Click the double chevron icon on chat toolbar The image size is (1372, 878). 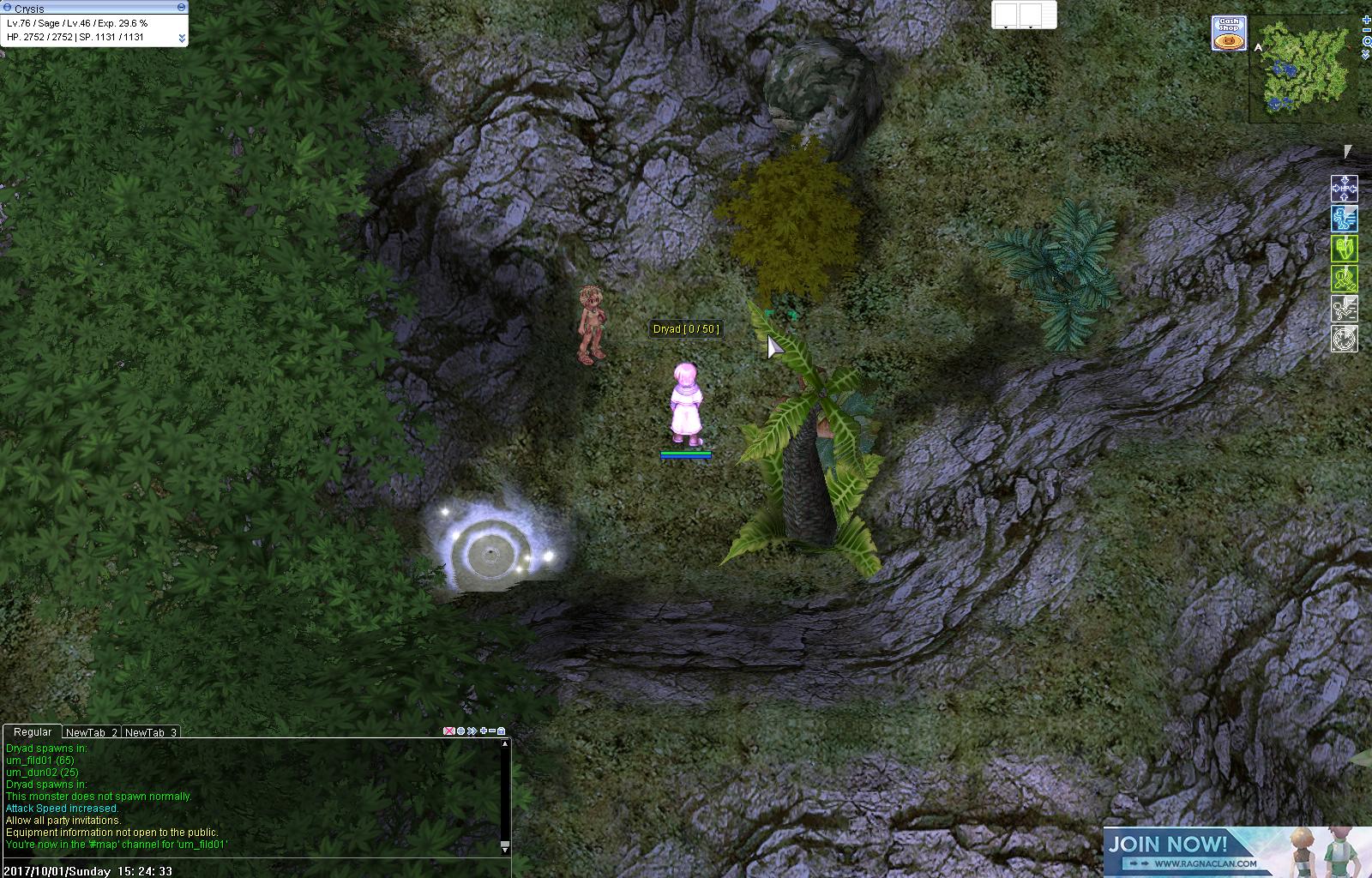point(472,731)
